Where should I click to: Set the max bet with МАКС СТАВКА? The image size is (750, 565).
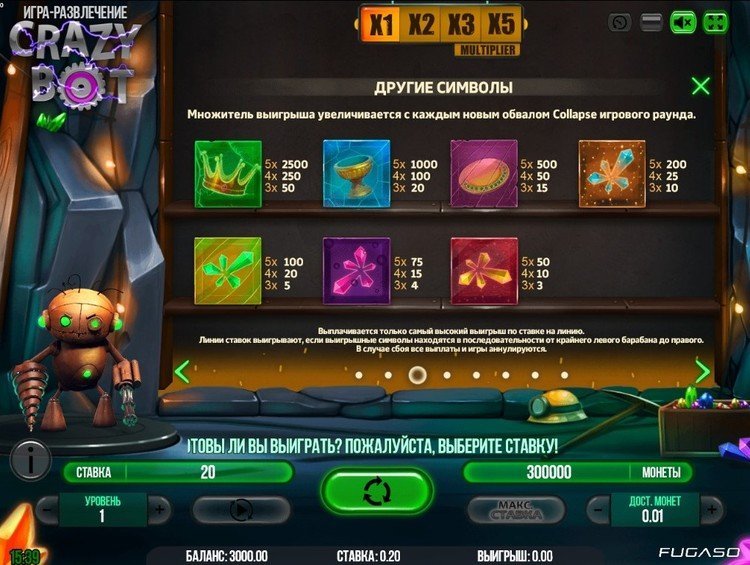(517, 510)
